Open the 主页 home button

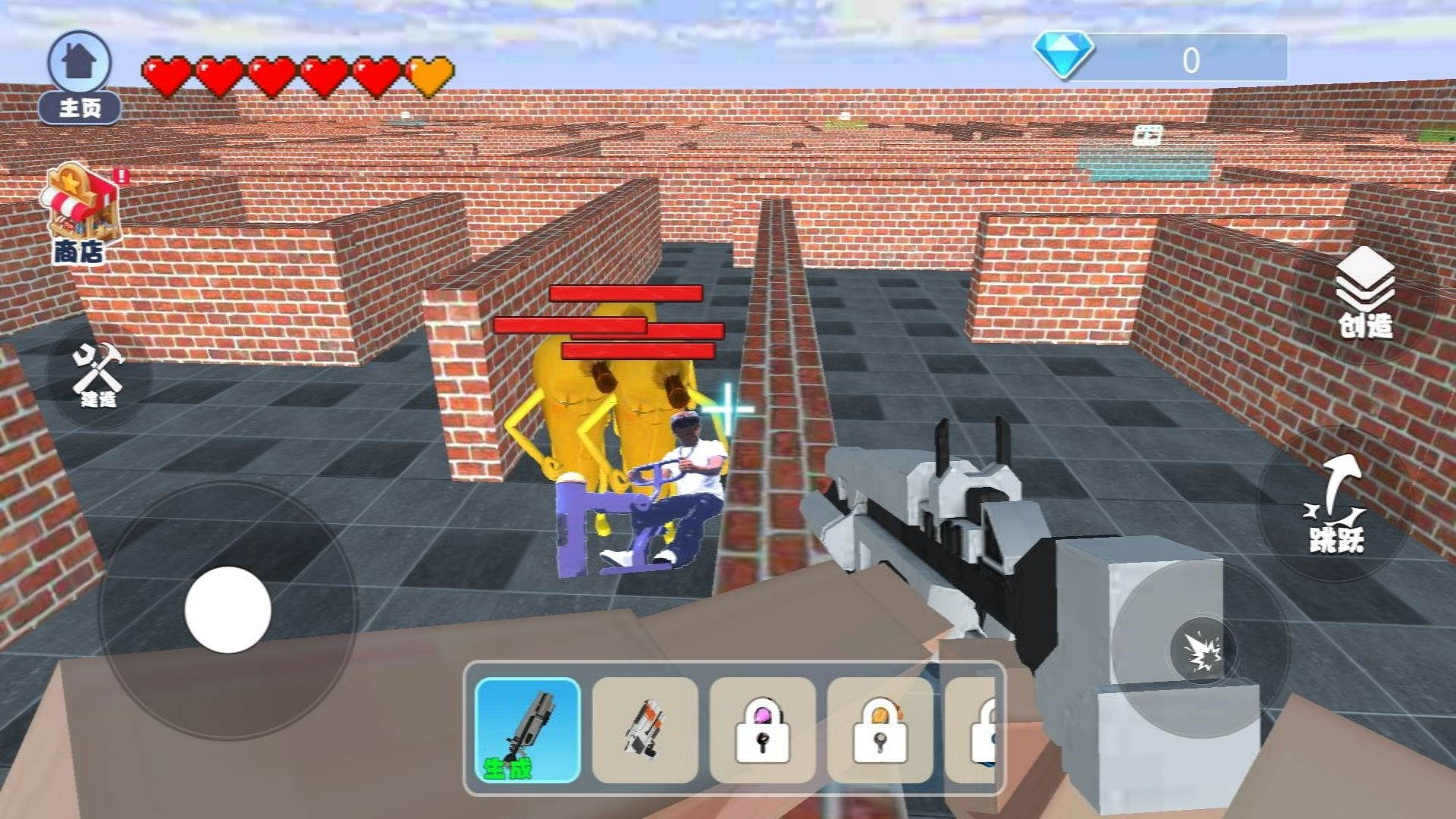(x=80, y=76)
